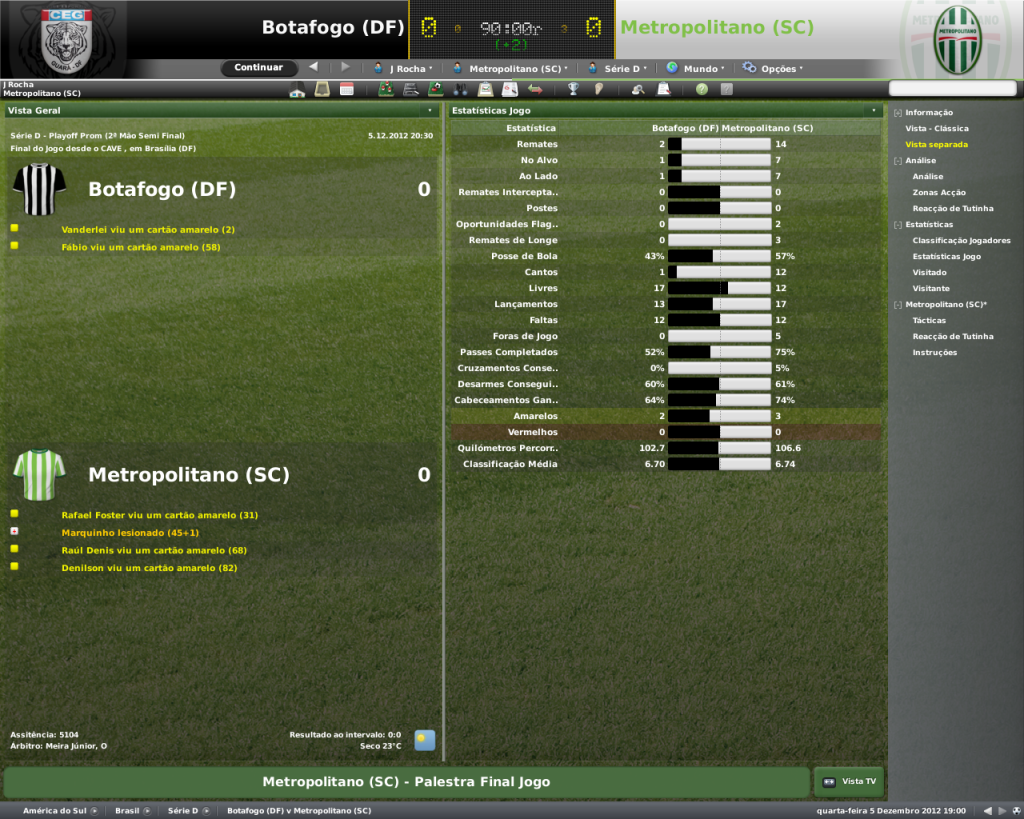
Task: Show Classificação Jogadores statistics
Action: (x=961, y=241)
